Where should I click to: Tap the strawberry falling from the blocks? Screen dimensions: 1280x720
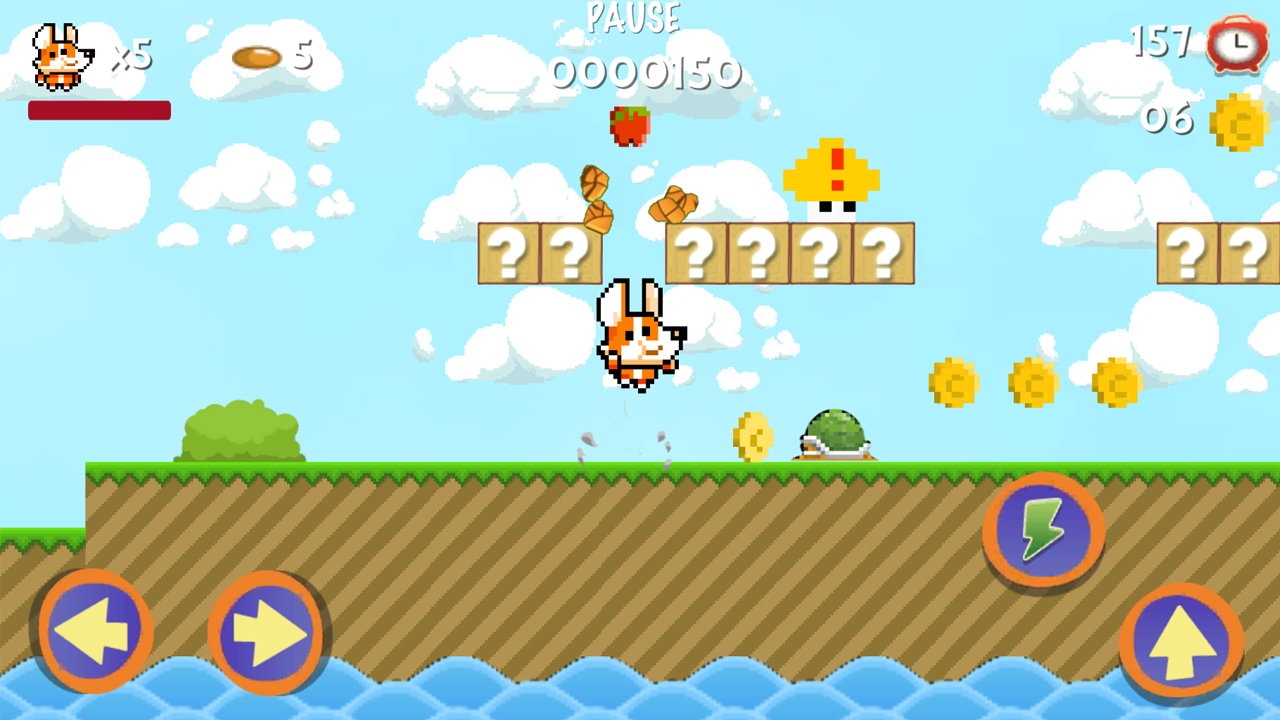[x=632, y=126]
